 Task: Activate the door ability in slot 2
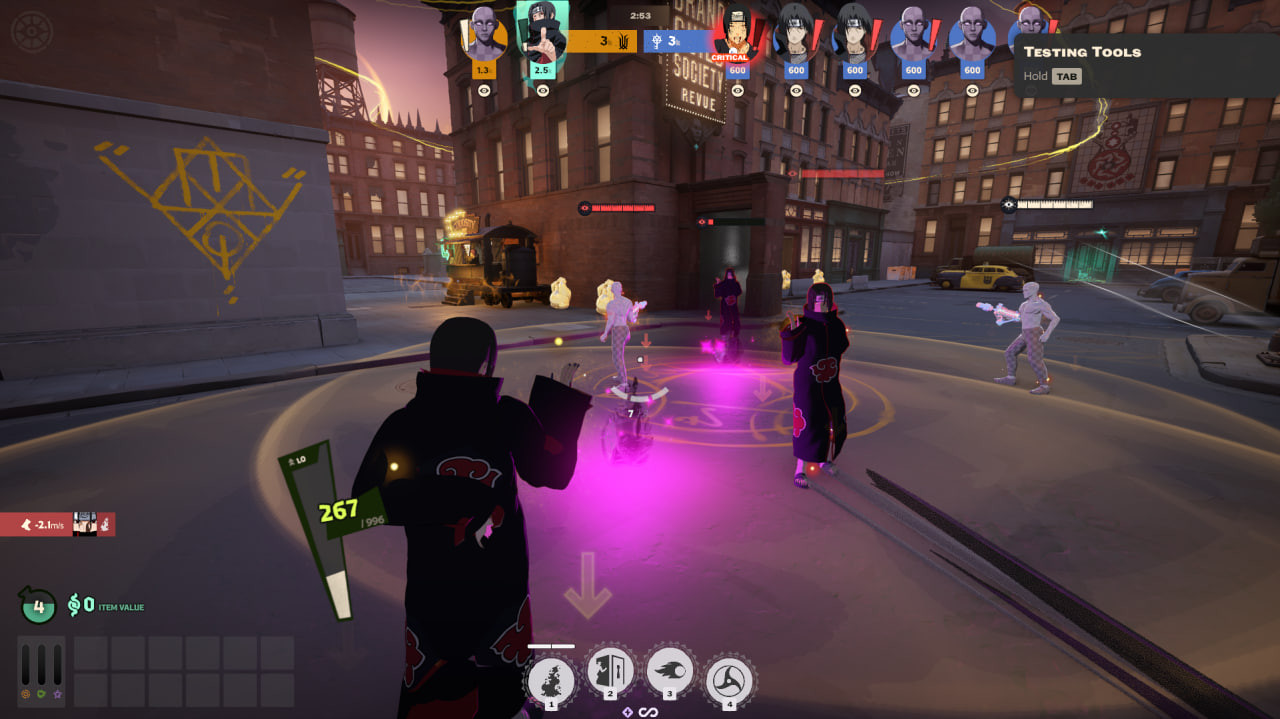611,673
